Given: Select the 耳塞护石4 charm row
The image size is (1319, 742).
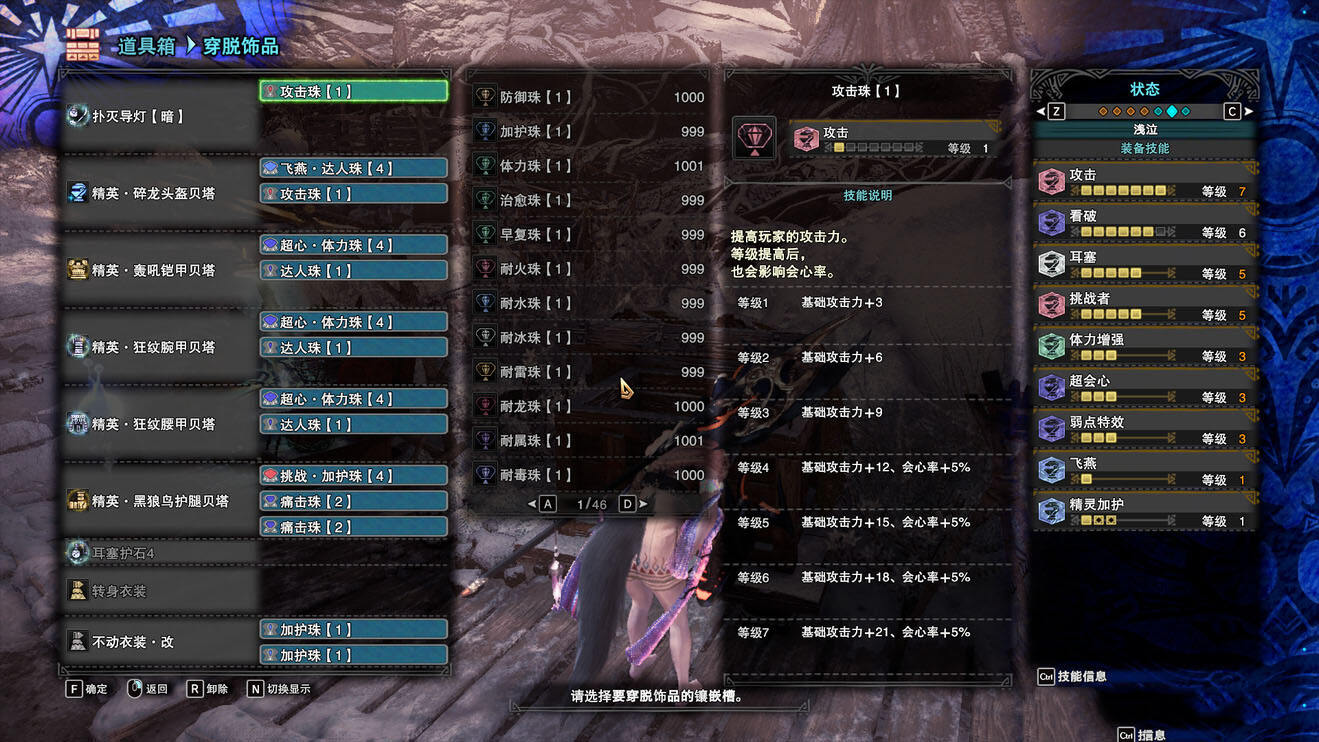Looking at the screenshot, I should (x=160, y=552).
